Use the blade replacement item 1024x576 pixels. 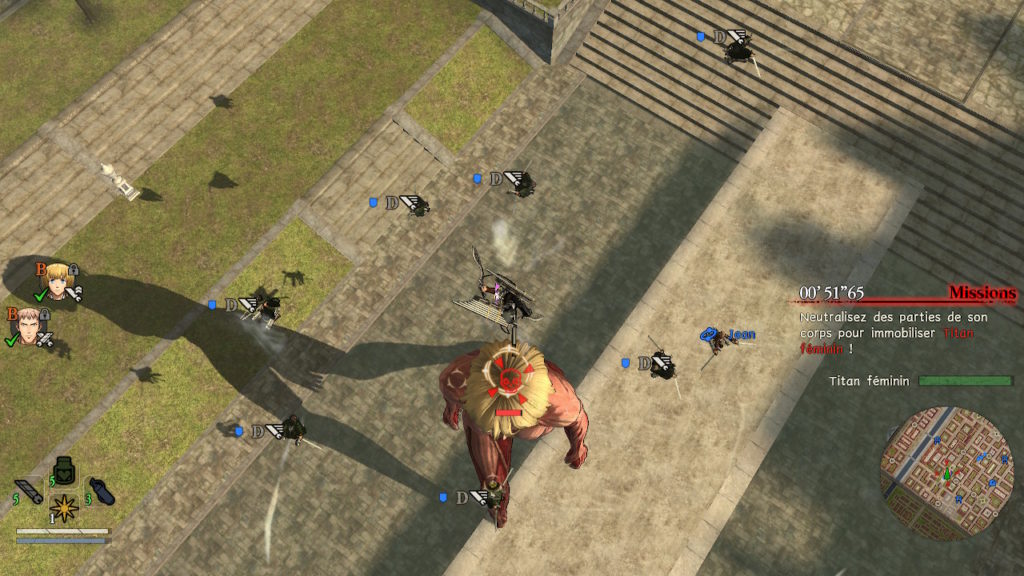coord(31,491)
